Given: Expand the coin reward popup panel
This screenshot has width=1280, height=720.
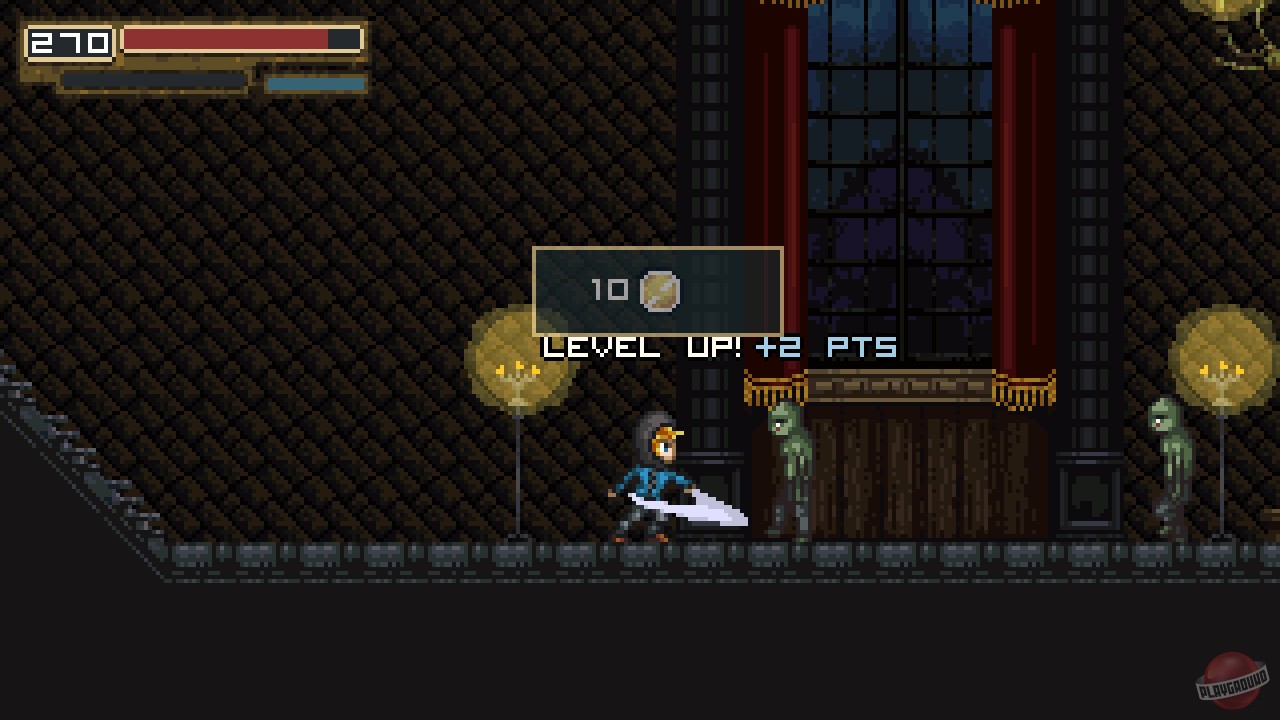Looking at the screenshot, I should click(658, 291).
